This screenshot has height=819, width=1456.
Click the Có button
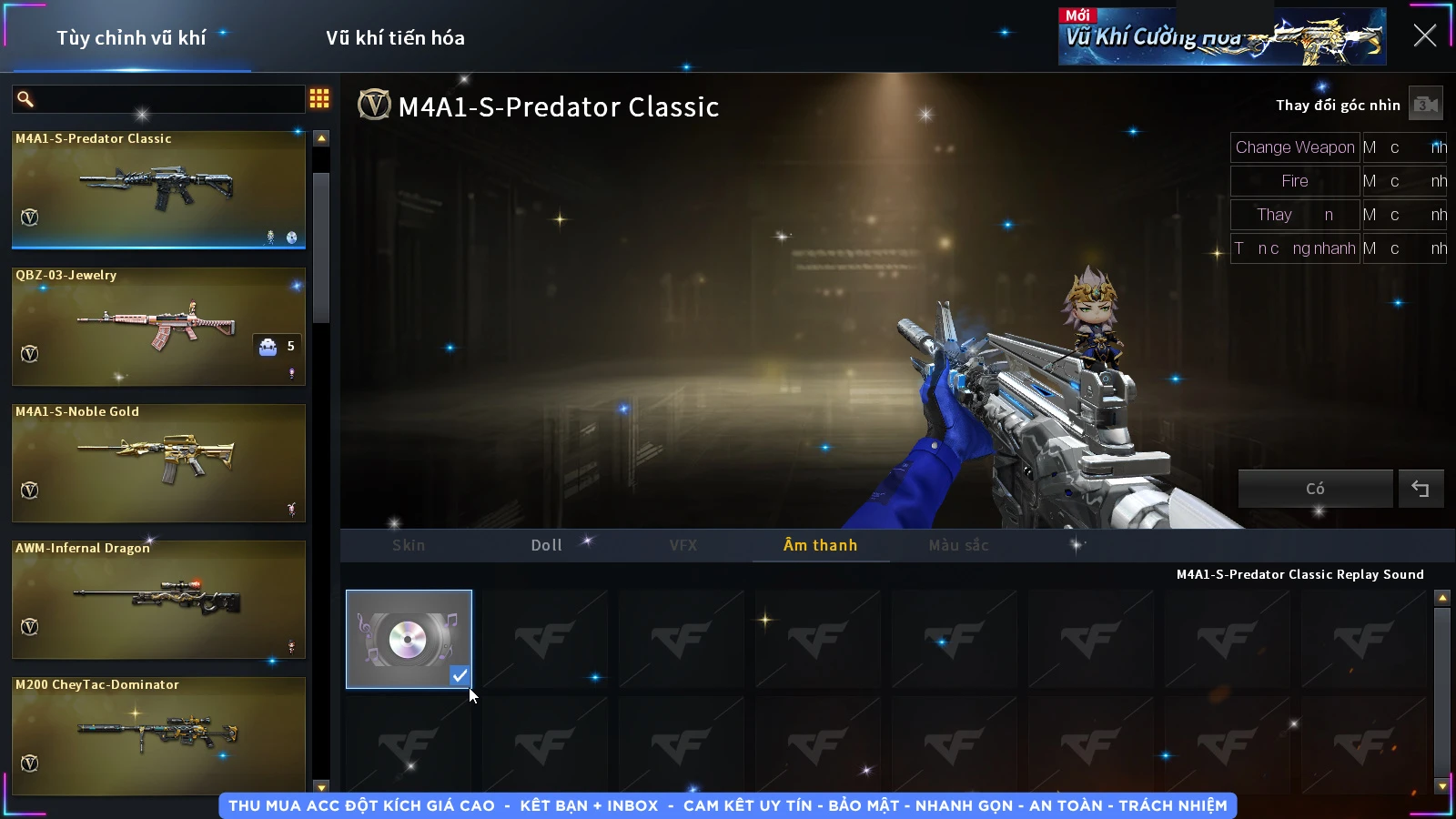(x=1315, y=489)
